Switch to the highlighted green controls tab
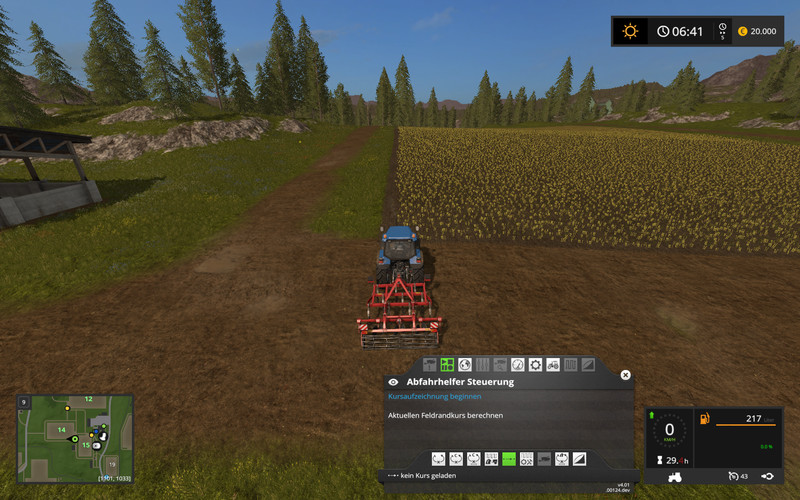 click(448, 365)
